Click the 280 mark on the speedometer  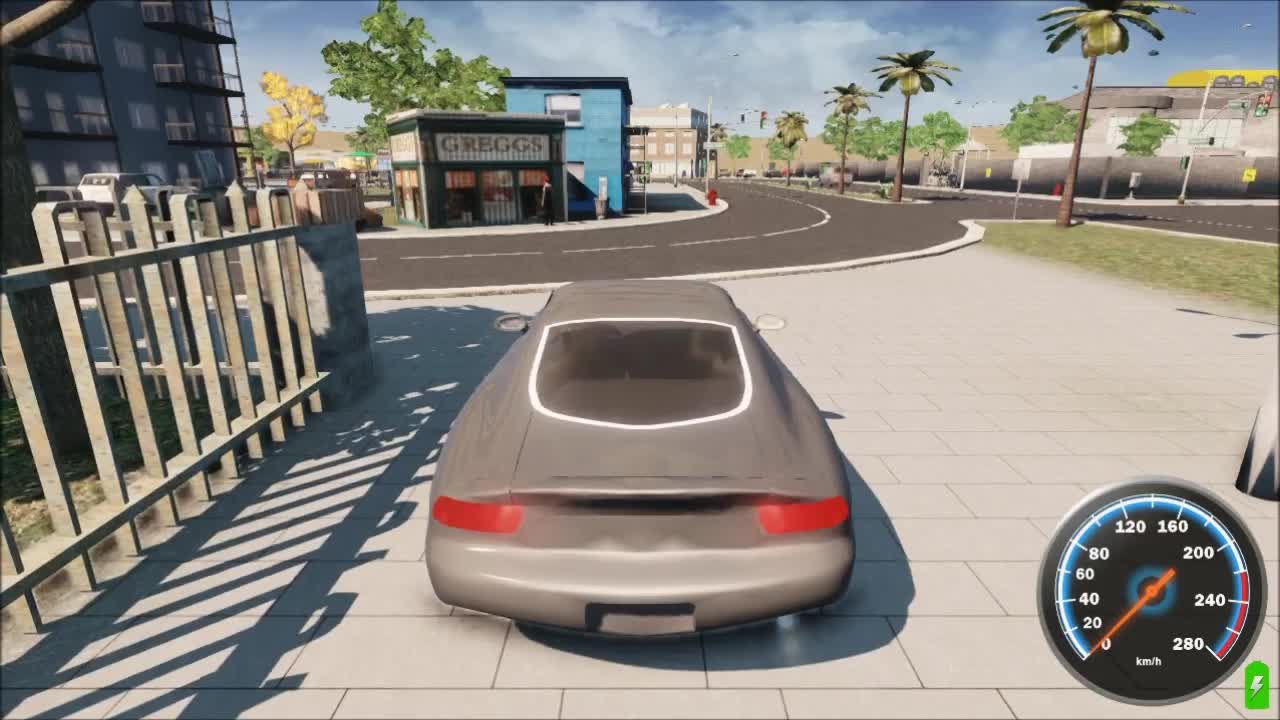1188,643
